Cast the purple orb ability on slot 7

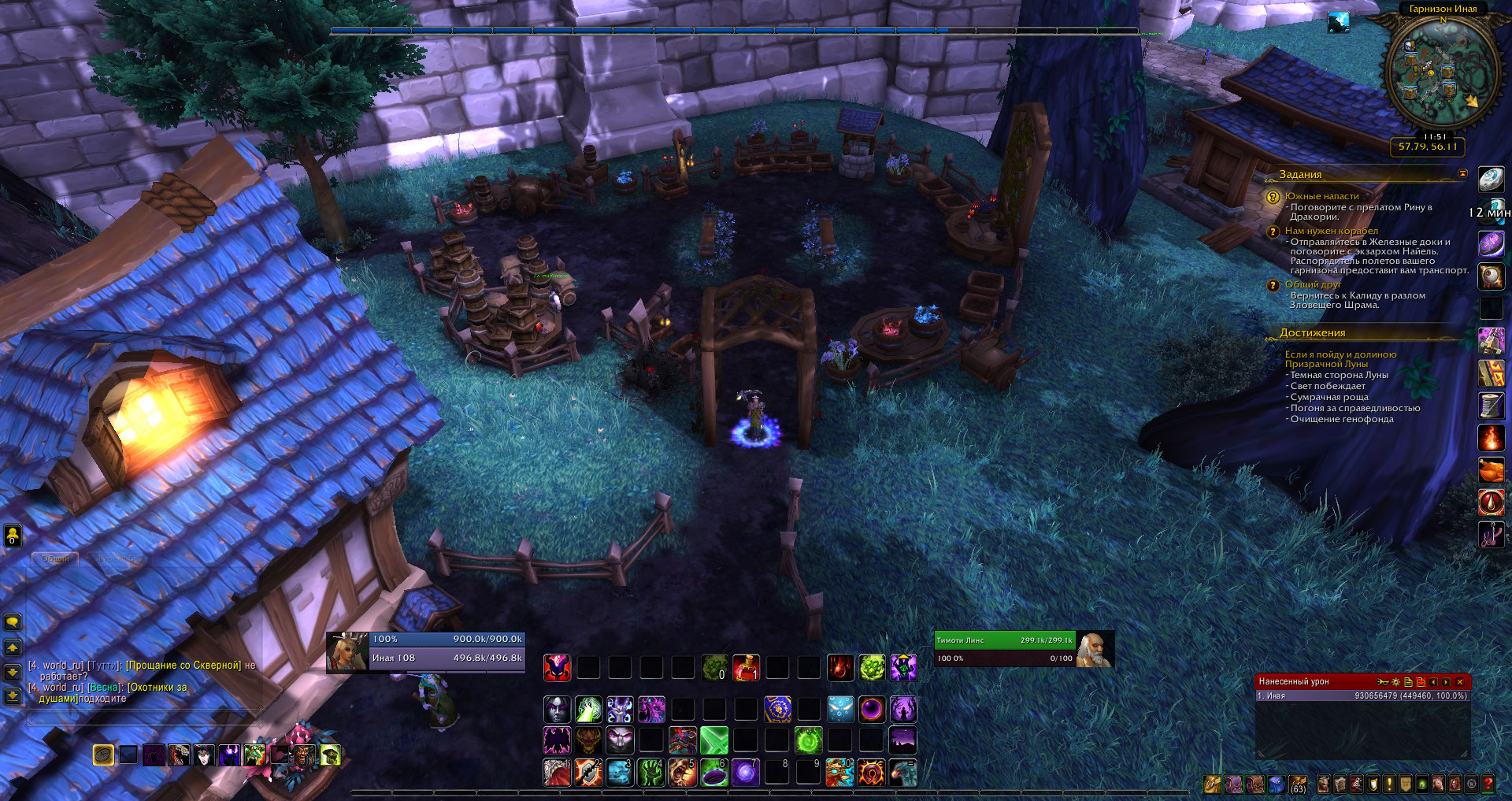745,773
